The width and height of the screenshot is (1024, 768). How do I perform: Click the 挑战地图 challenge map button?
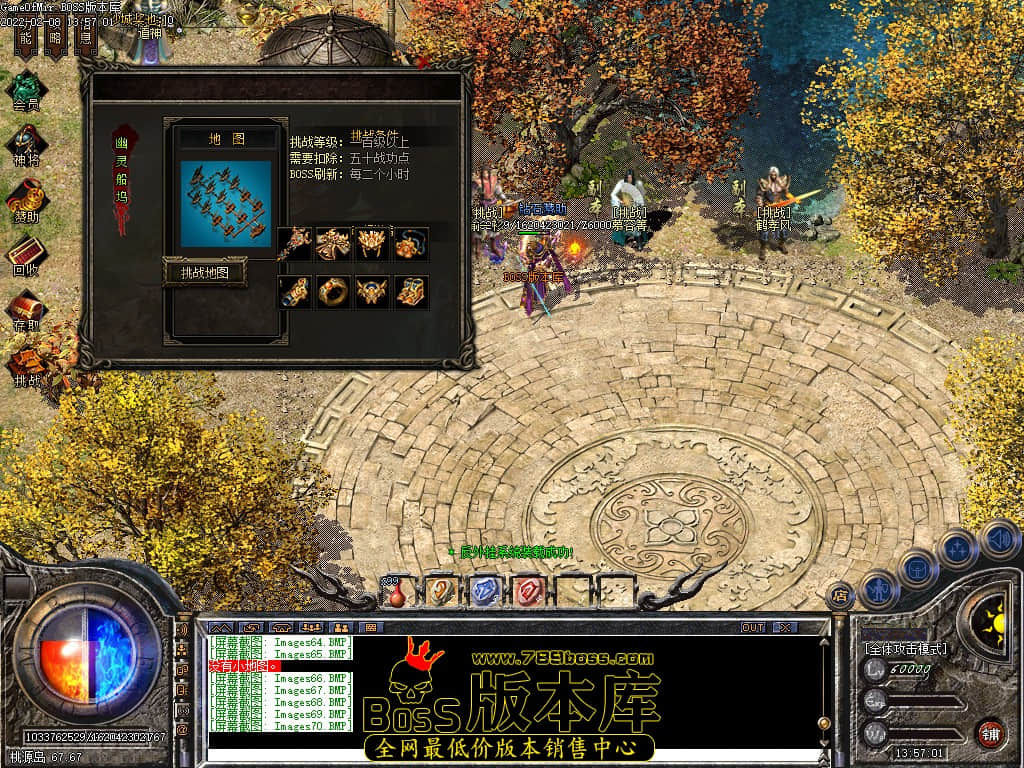pyautogui.click(x=205, y=272)
